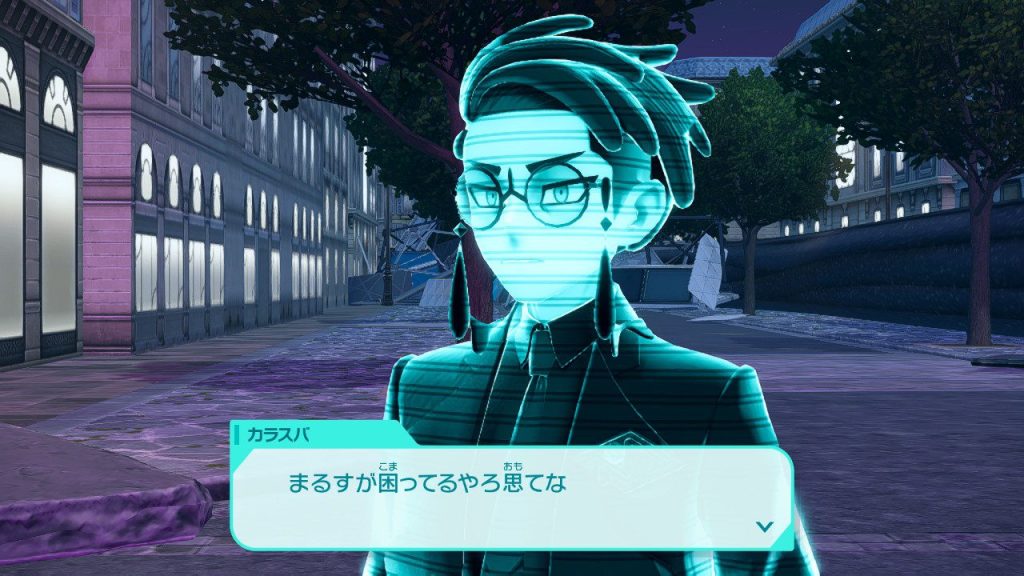
Task: Advance dialogue with the down arrow indicator
Action: click(x=765, y=525)
